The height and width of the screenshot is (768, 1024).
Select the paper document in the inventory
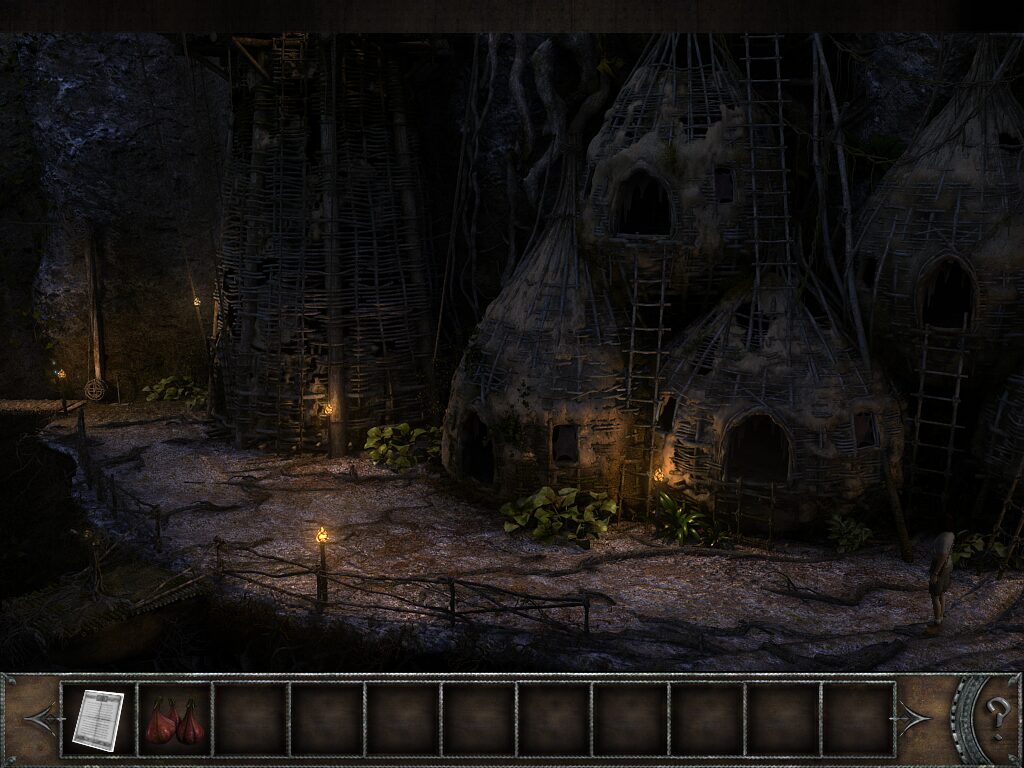coord(98,719)
